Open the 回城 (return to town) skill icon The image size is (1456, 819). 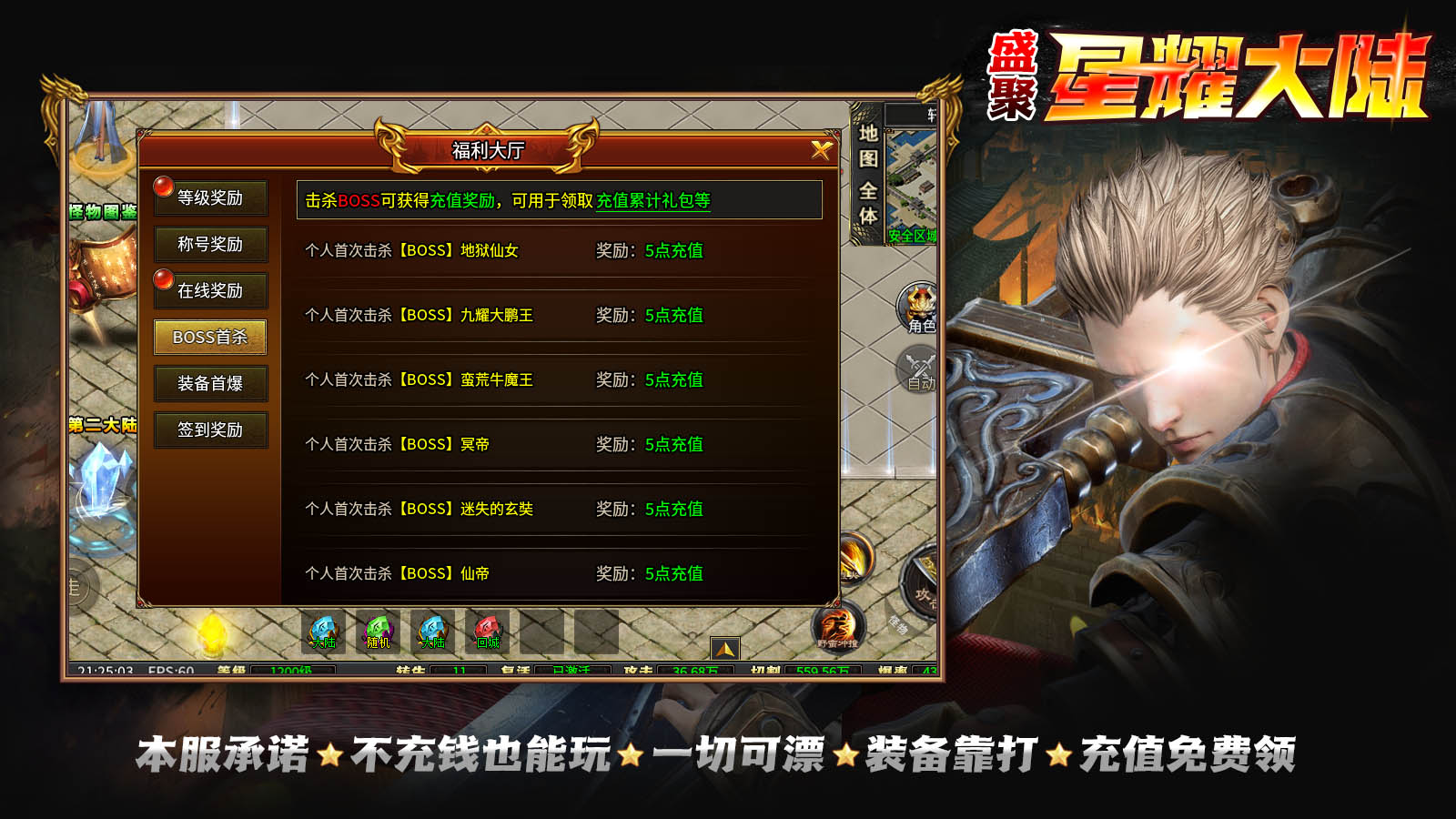pyautogui.click(x=487, y=630)
